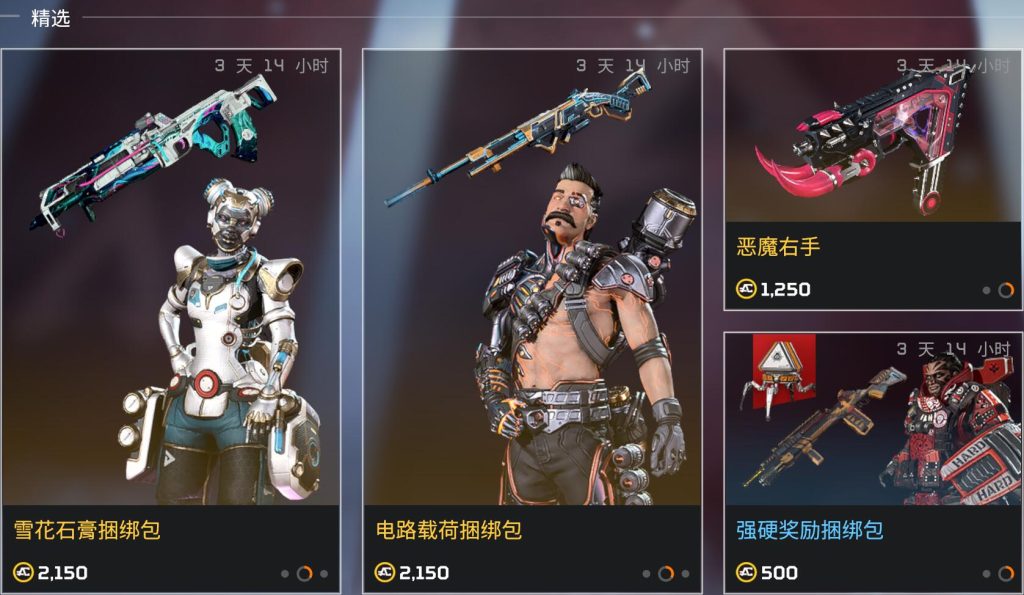The height and width of the screenshot is (595, 1024).
Task: Choose the 强硬奖励捆绑包 bundle card
Action: pyautogui.click(x=873, y=460)
